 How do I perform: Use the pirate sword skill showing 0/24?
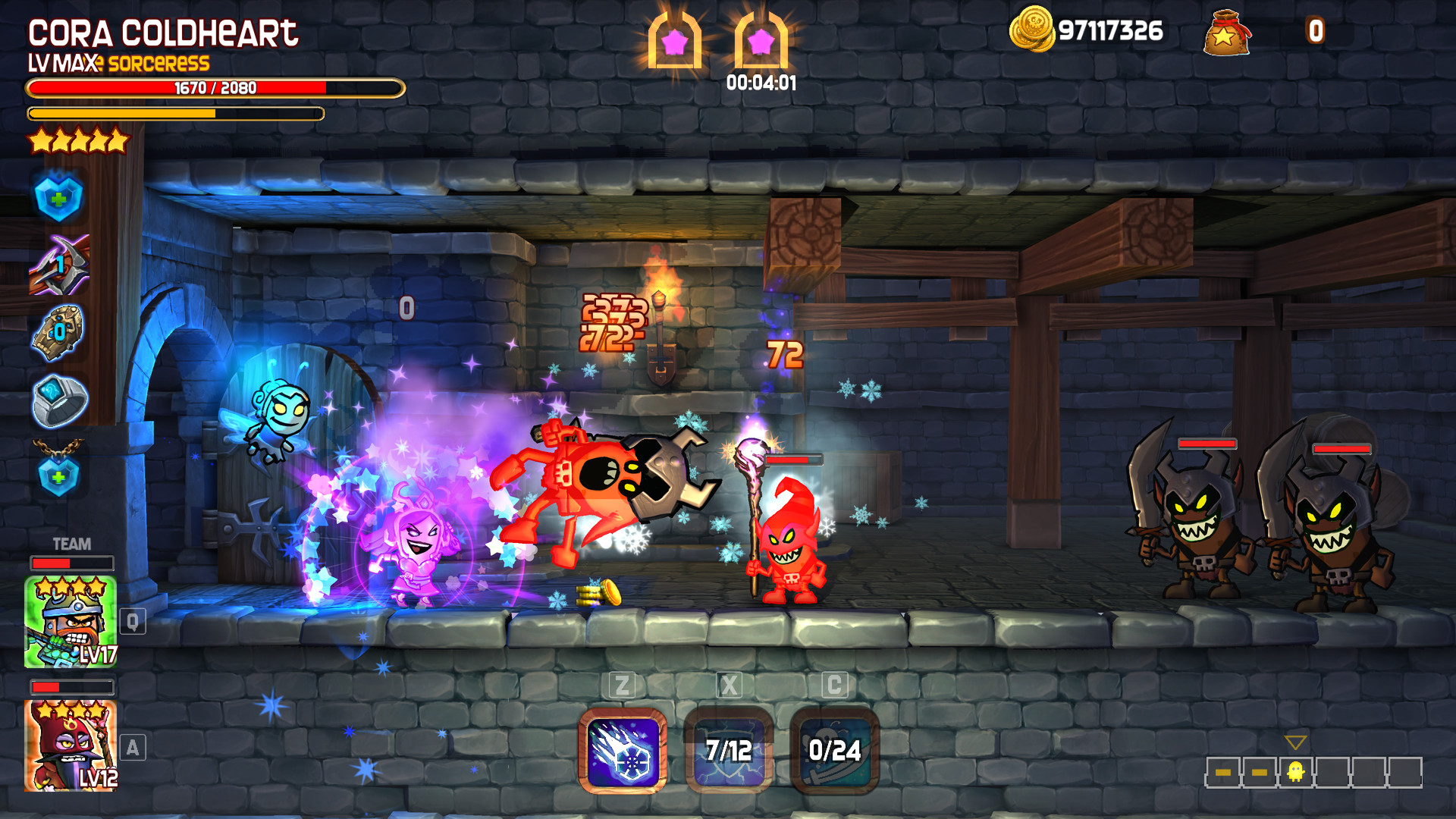[x=834, y=751]
